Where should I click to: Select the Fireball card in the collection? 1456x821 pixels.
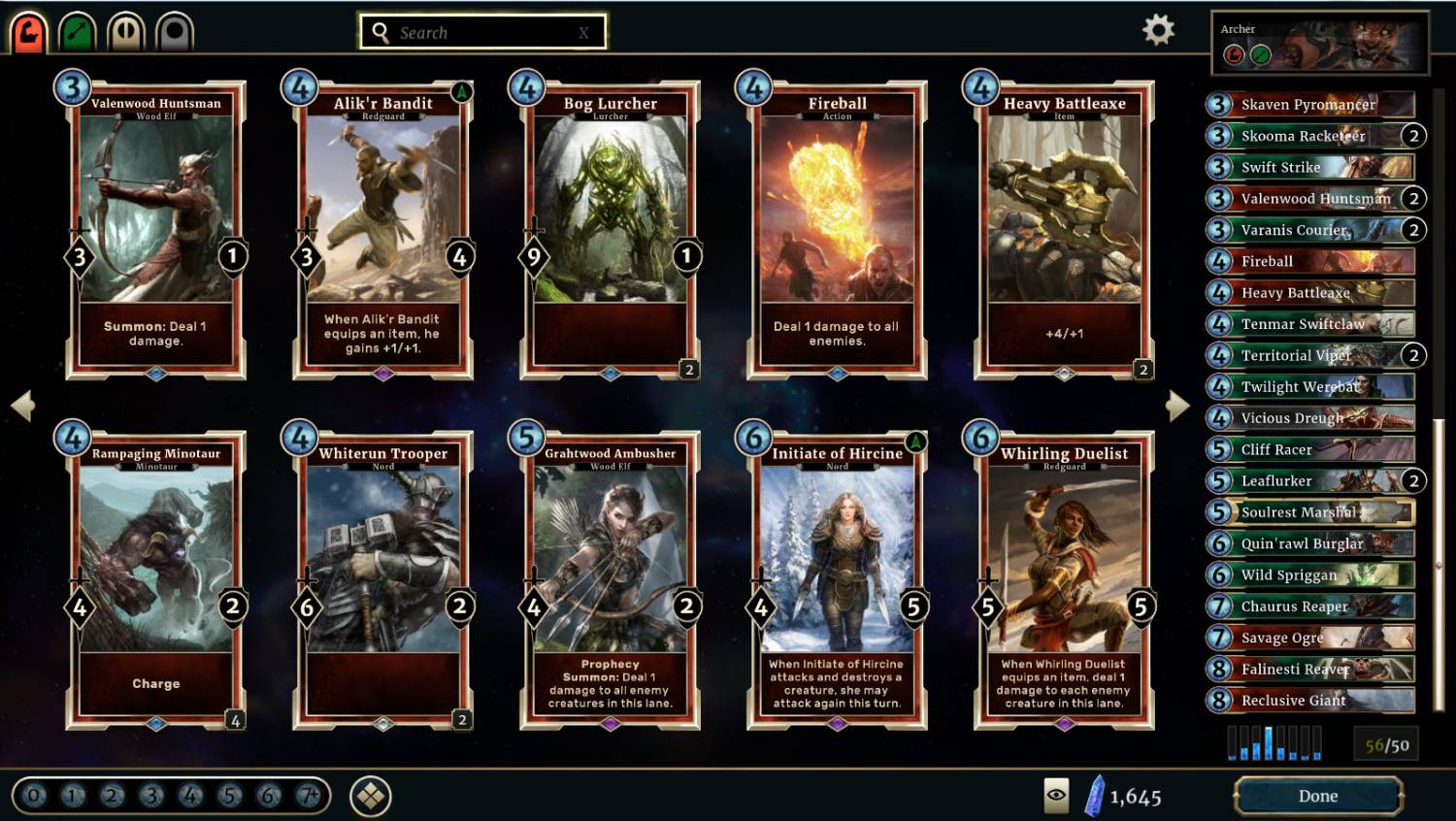(x=837, y=230)
